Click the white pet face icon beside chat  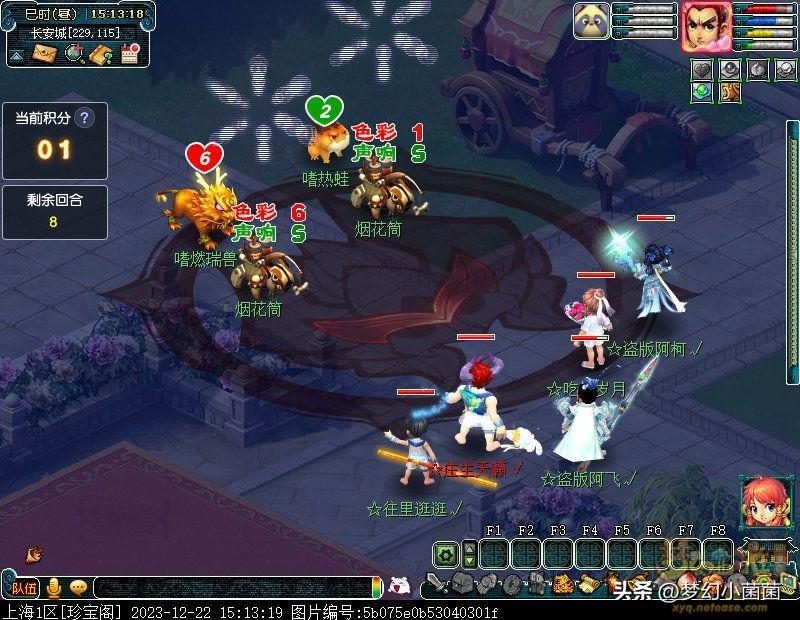(x=399, y=587)
